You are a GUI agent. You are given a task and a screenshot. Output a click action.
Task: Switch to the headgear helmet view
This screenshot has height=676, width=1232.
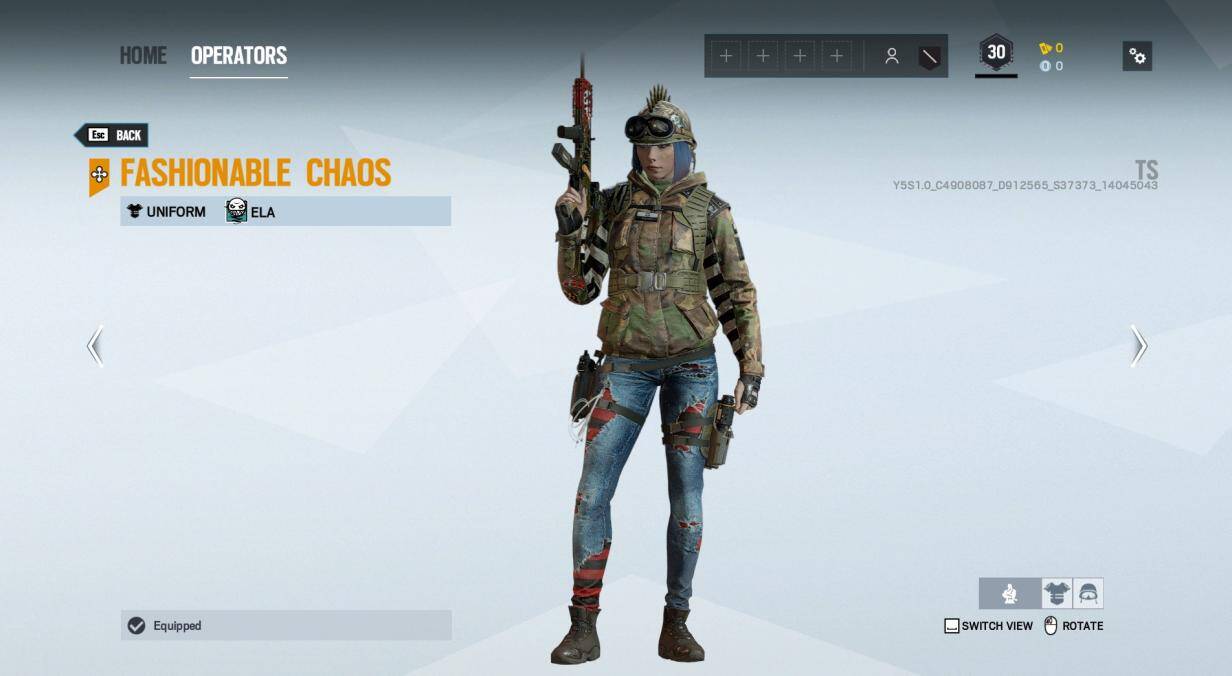[1088, 594]
